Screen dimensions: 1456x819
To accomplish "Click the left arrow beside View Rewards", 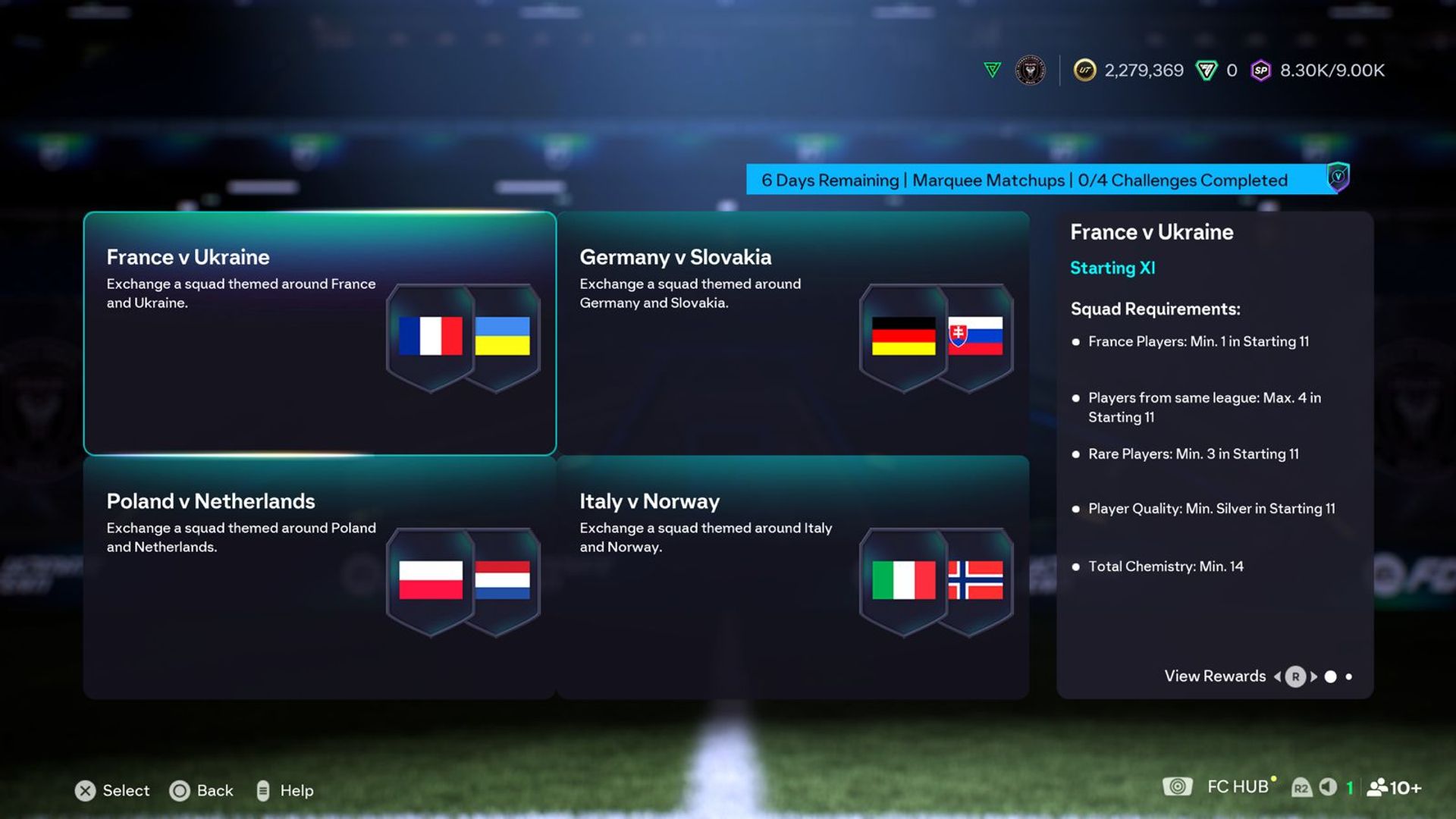I will click(1279, 676).
